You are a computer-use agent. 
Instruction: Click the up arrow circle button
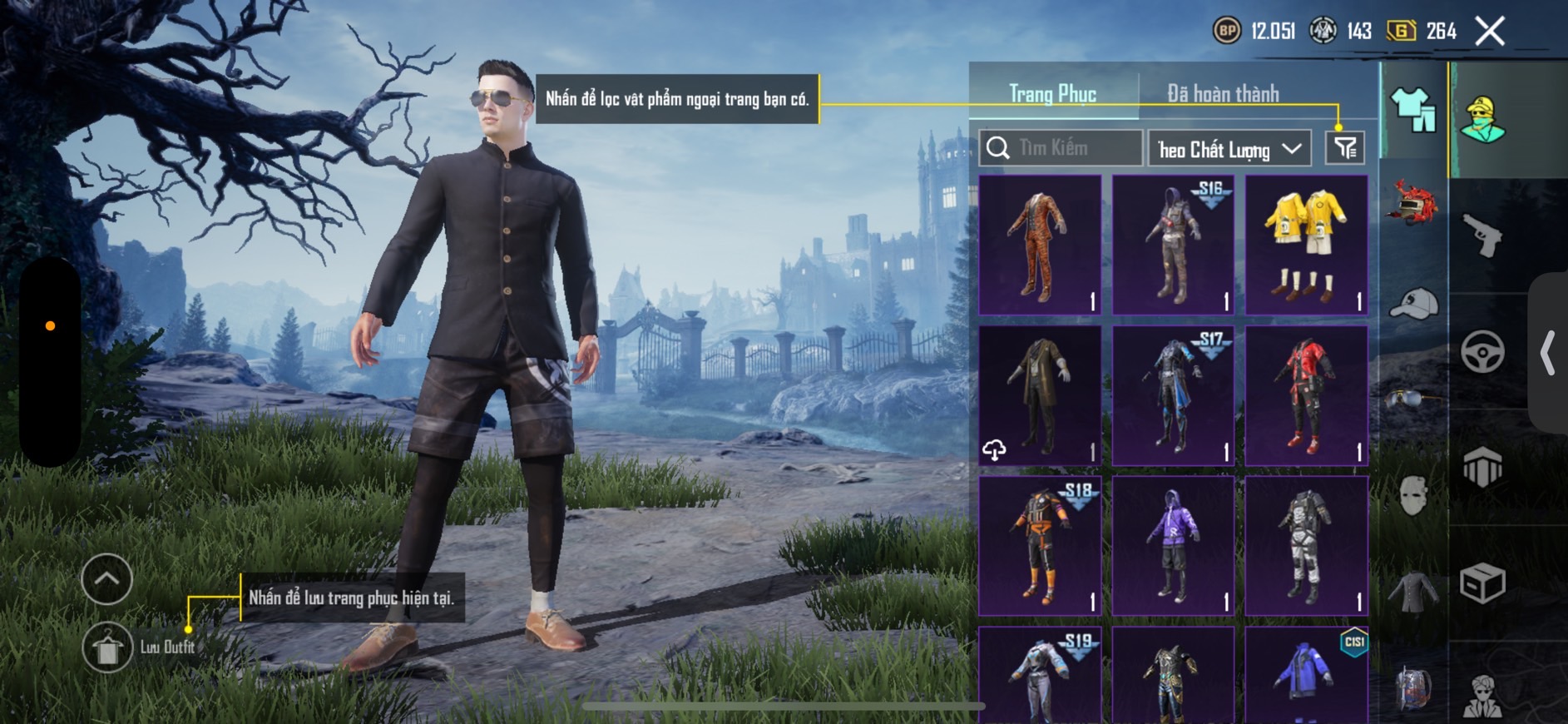pyautogui.click(x=107, y=578)
